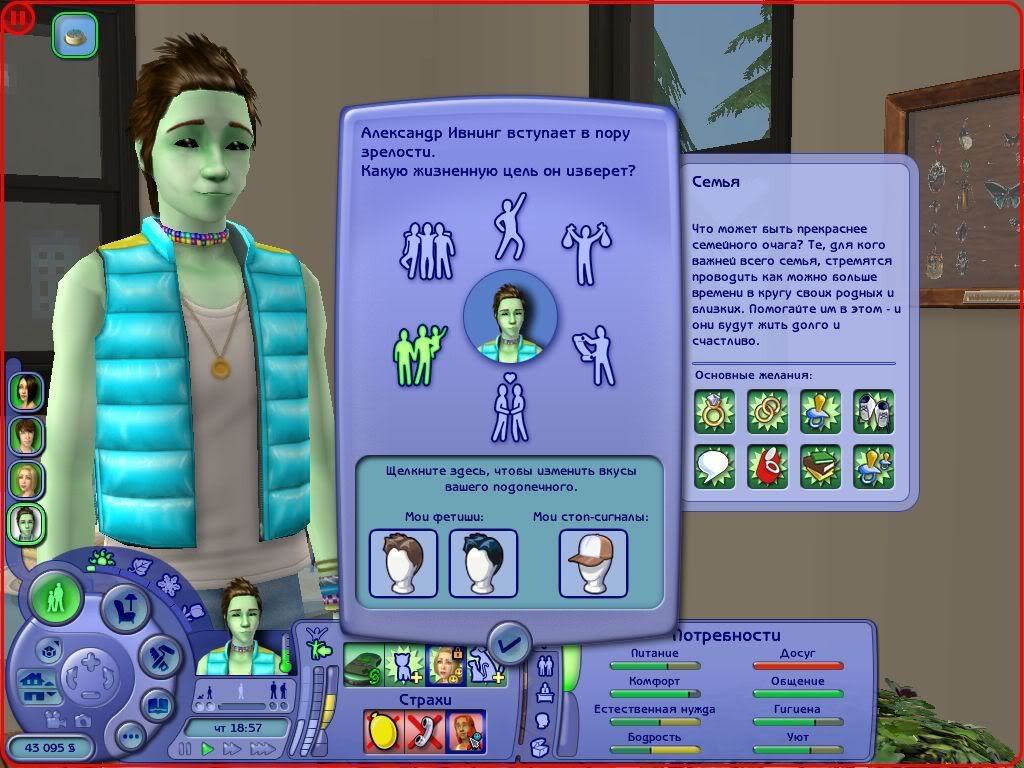1024x768 pixels.
Task: Choose the Popularity aspiration group of three
Action: pos(427,249)
